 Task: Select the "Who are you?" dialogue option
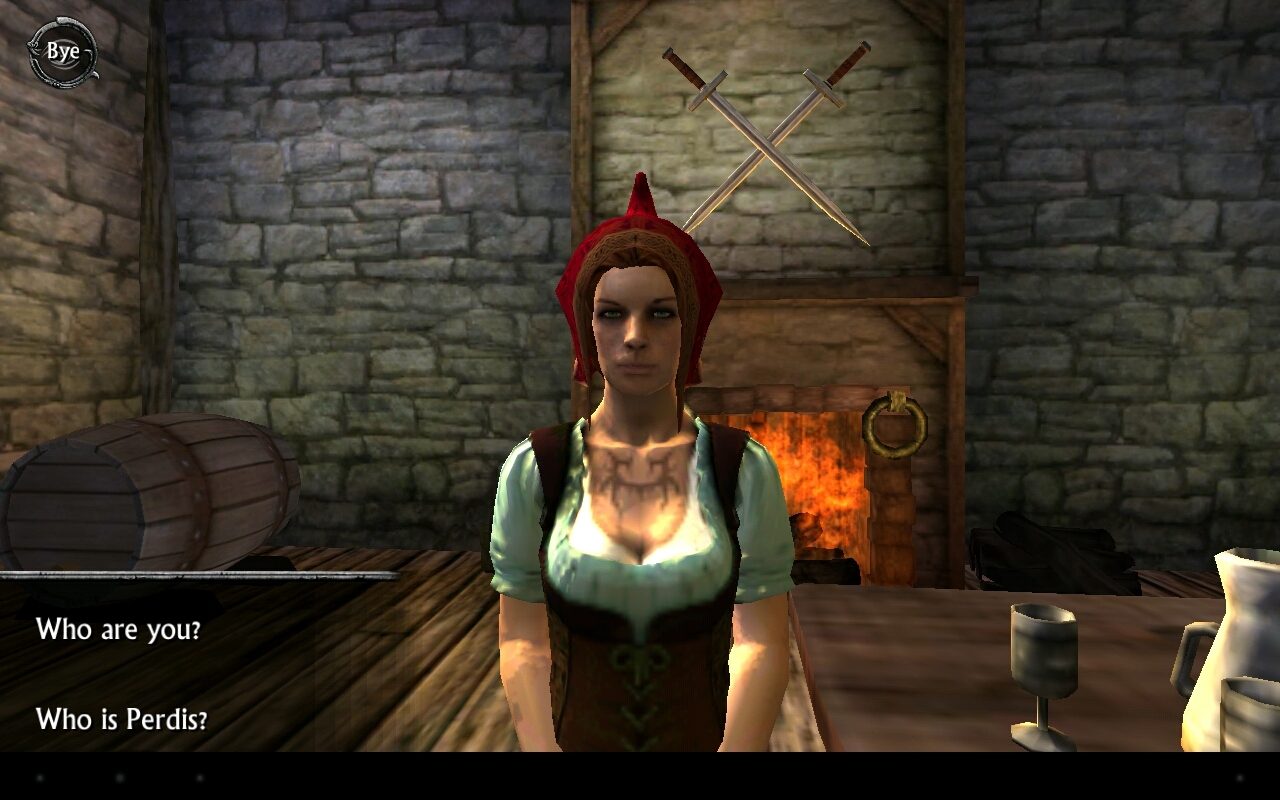click(119, 630)
